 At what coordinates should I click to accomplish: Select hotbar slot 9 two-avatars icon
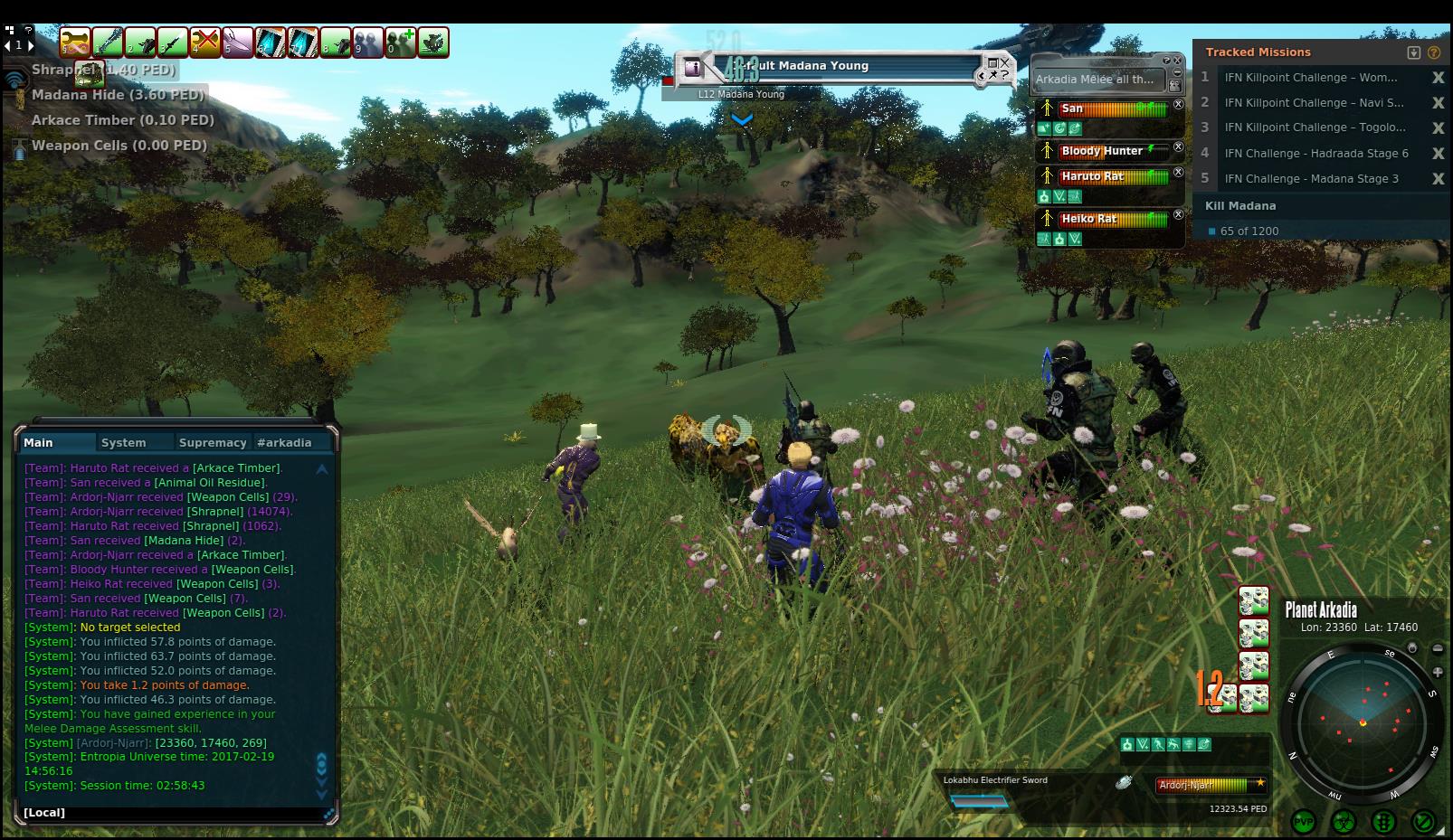pos(368,42)
